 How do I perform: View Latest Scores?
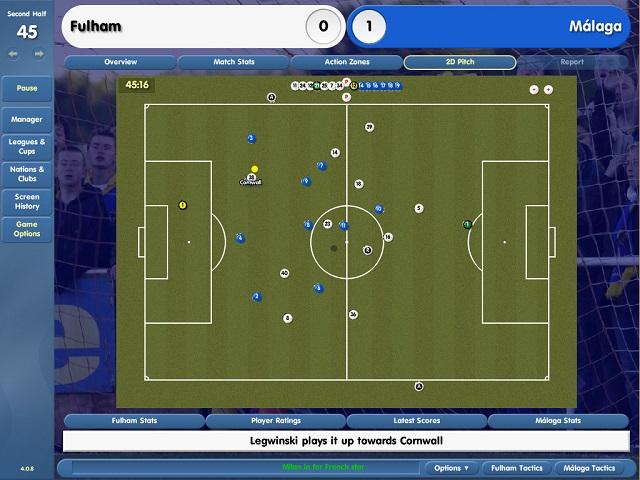click(417, 421)
